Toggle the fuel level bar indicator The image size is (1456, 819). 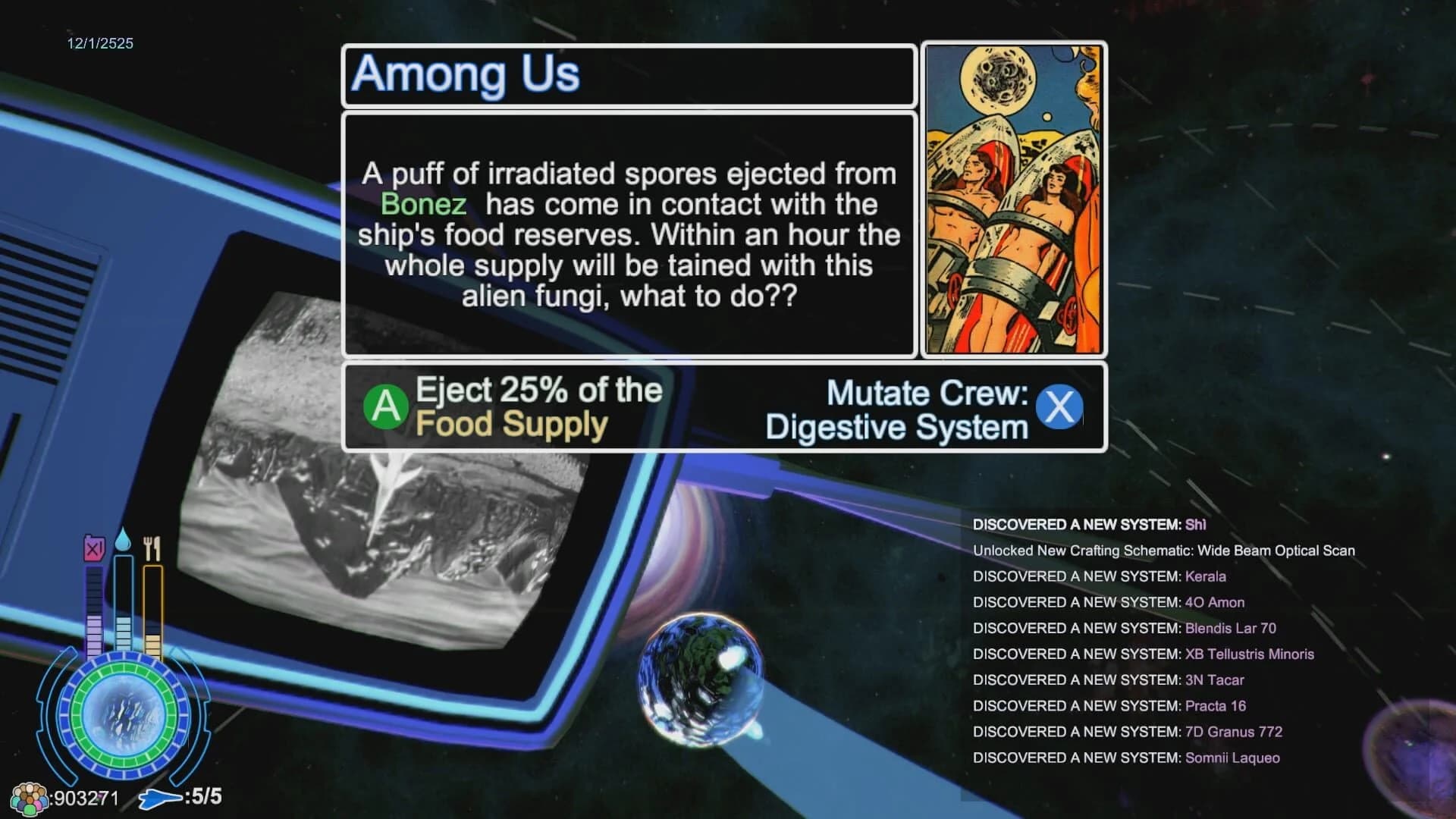pyautogui.click(x=94, y=607)
